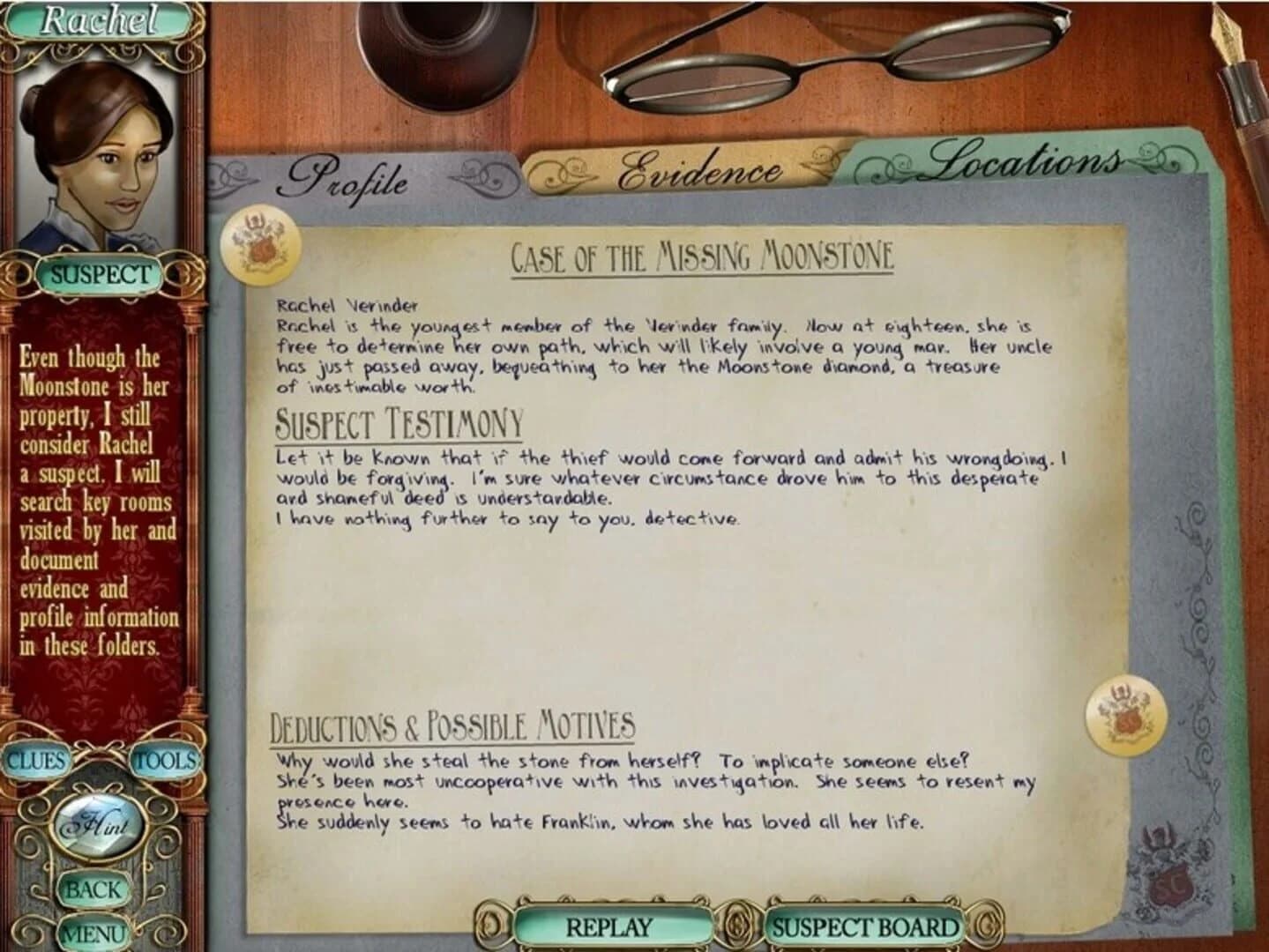The image size is (1269, 952).
Task: Click the 'Case of the Missing Moonstone' title
Action: point(703,255)
